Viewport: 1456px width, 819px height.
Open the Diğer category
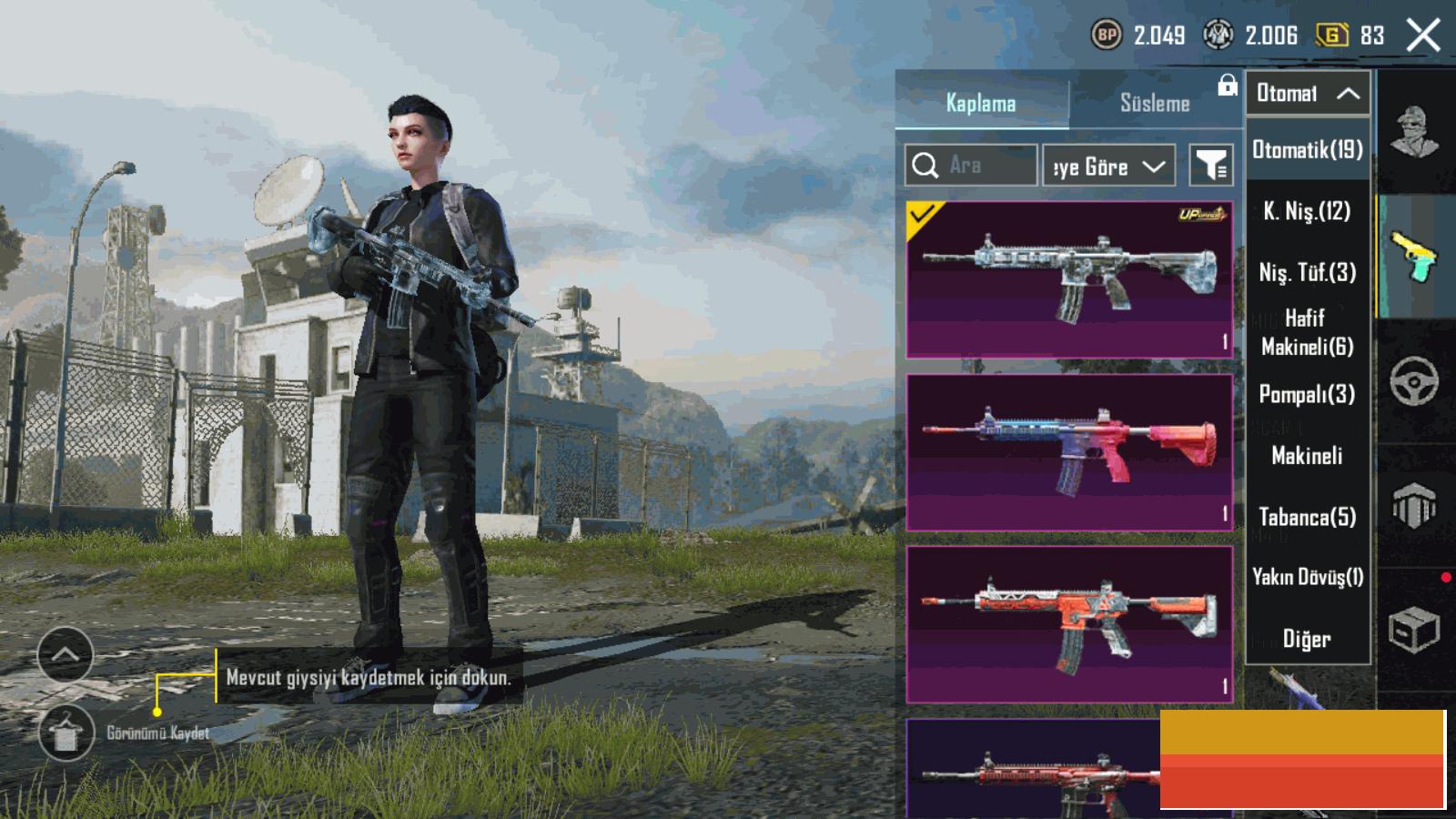pos(1308,639)
